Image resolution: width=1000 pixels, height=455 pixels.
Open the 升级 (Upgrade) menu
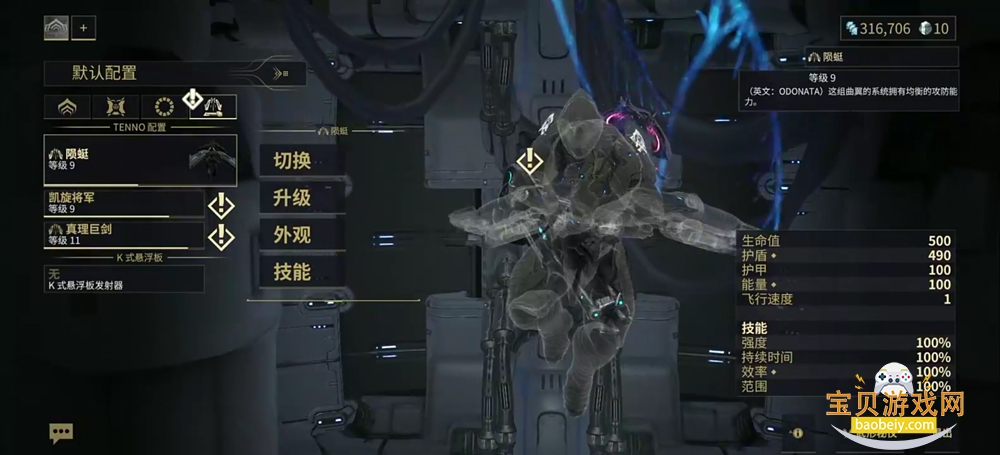point(291,197)
